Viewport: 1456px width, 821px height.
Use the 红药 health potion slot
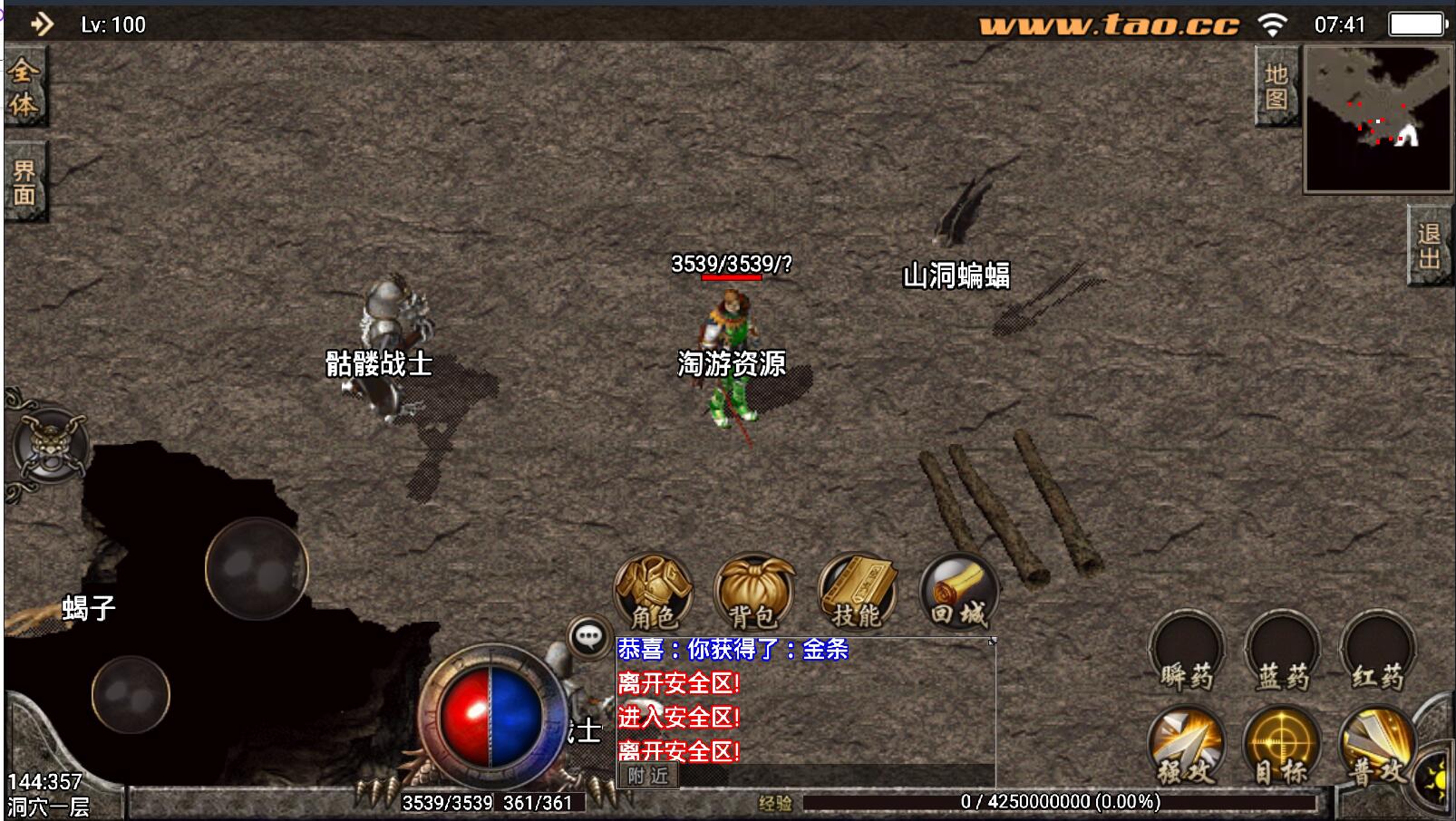click(1378, 652)
